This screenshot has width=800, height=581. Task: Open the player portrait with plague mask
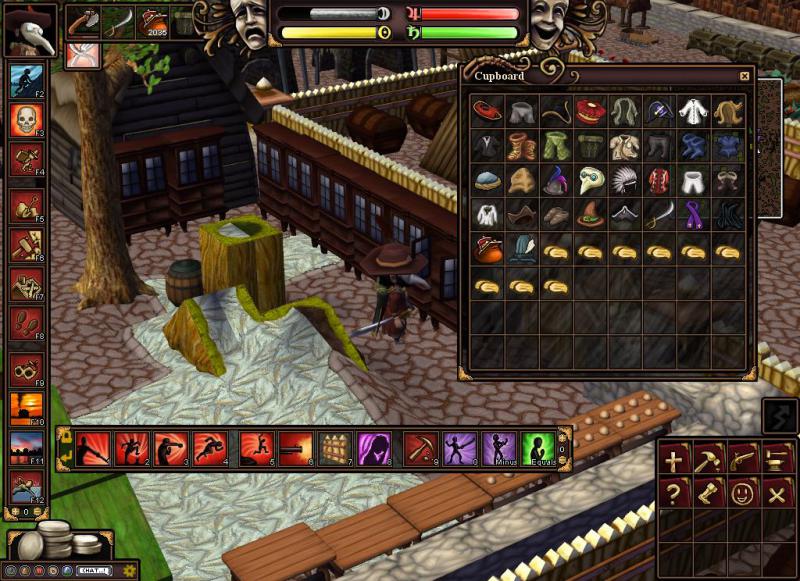tap(29, 28)
